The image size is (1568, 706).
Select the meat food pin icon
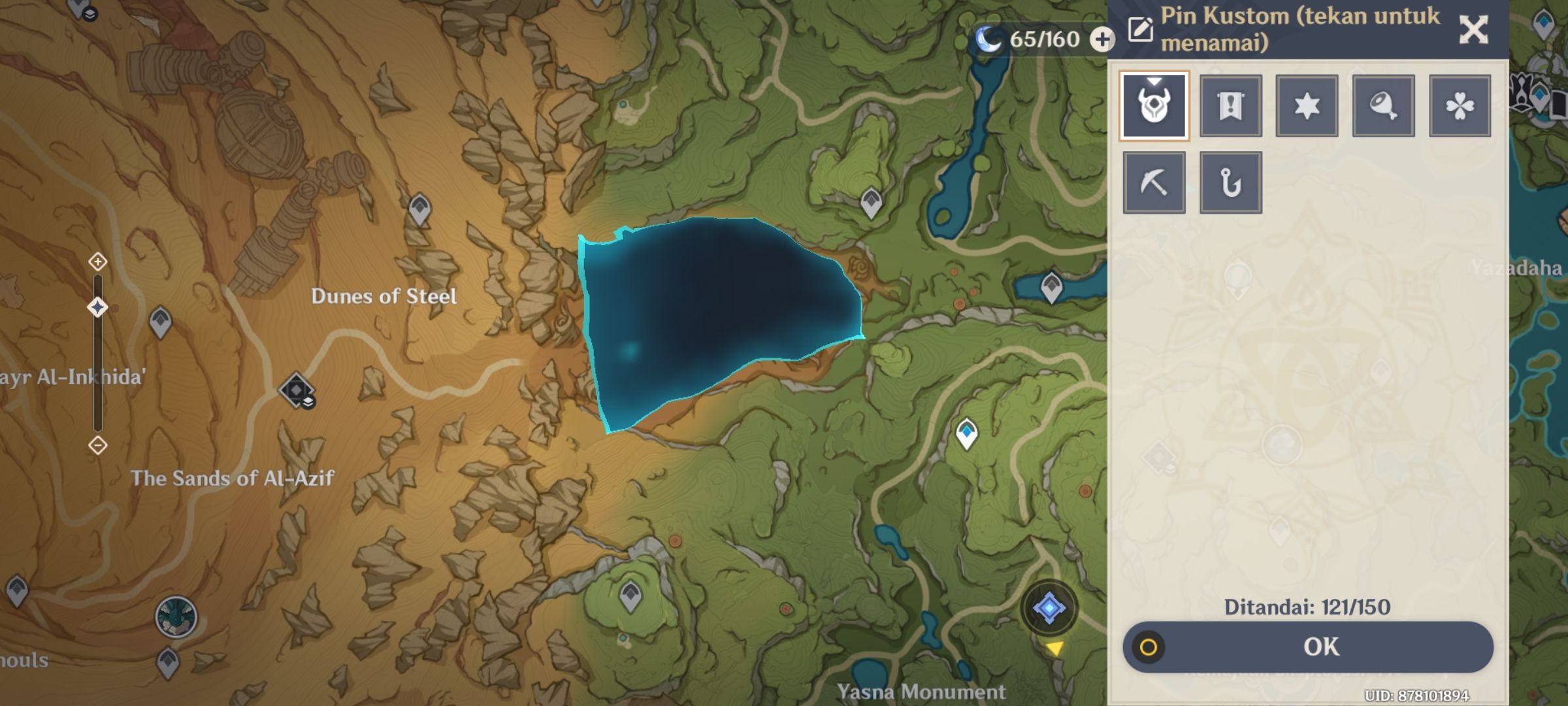tap(1382, 105)
